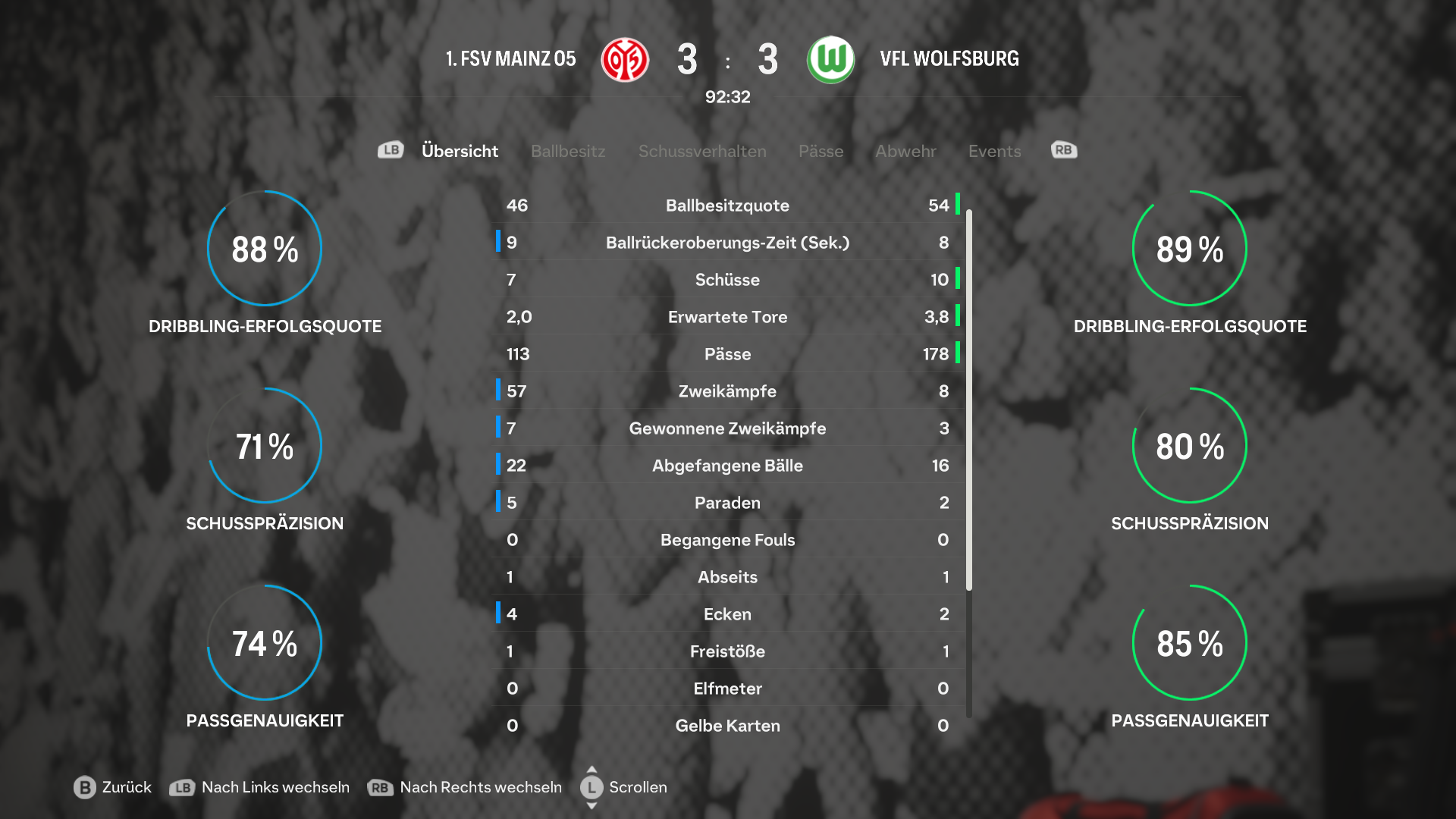This screenshot has width=1456, height=819.
Task: Select the Gelbe Karten row
Action: [727, 726]
